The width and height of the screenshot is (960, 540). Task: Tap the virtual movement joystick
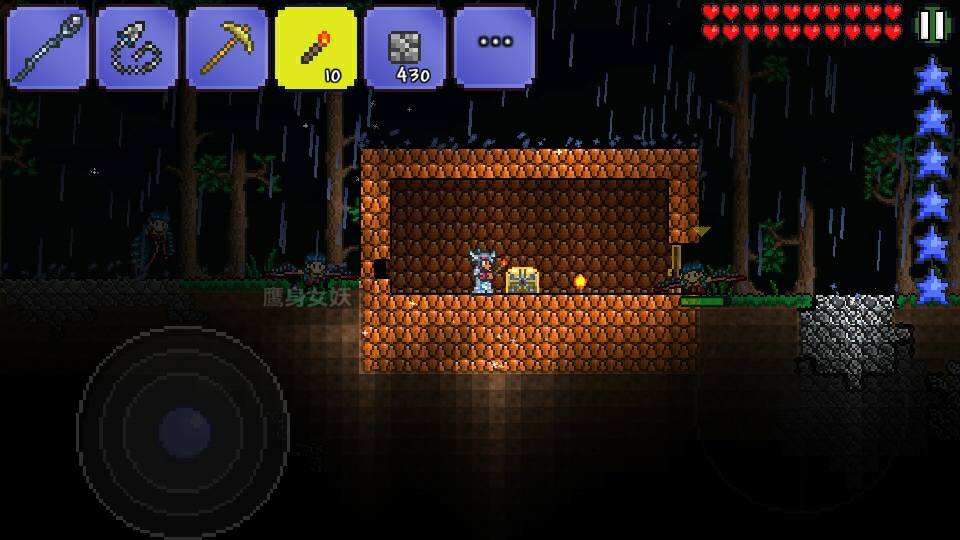[x=184, y=432]
